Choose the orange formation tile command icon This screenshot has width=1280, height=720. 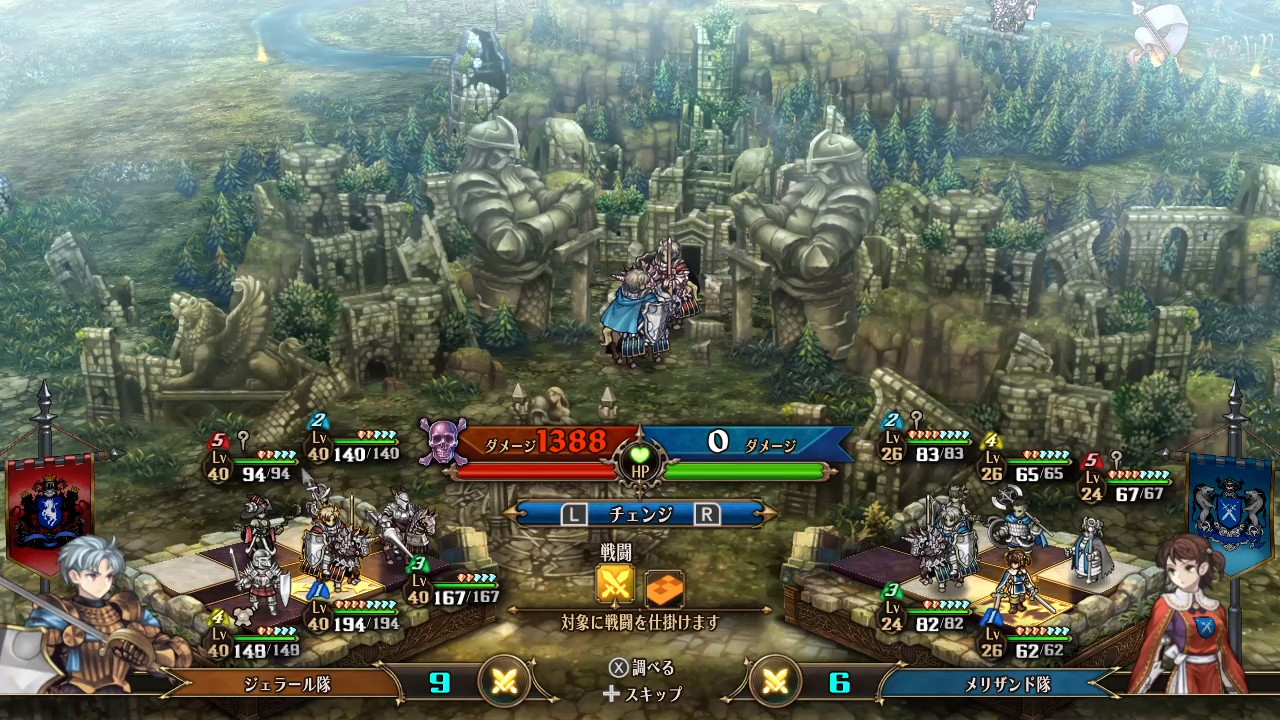[x=664, y=587]
